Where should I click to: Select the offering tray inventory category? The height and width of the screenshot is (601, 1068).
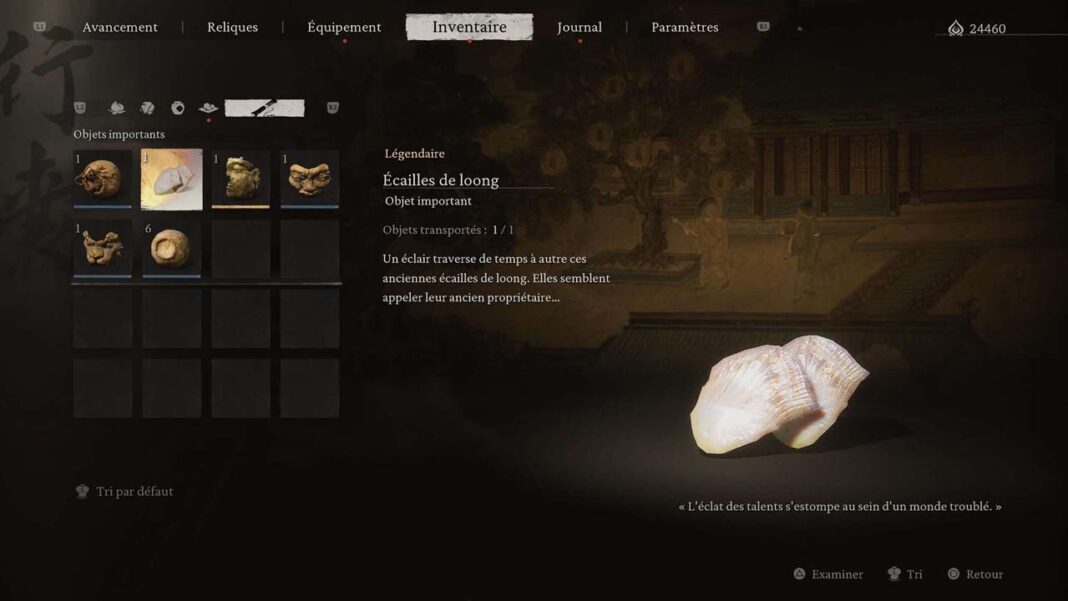coord(208,108)
